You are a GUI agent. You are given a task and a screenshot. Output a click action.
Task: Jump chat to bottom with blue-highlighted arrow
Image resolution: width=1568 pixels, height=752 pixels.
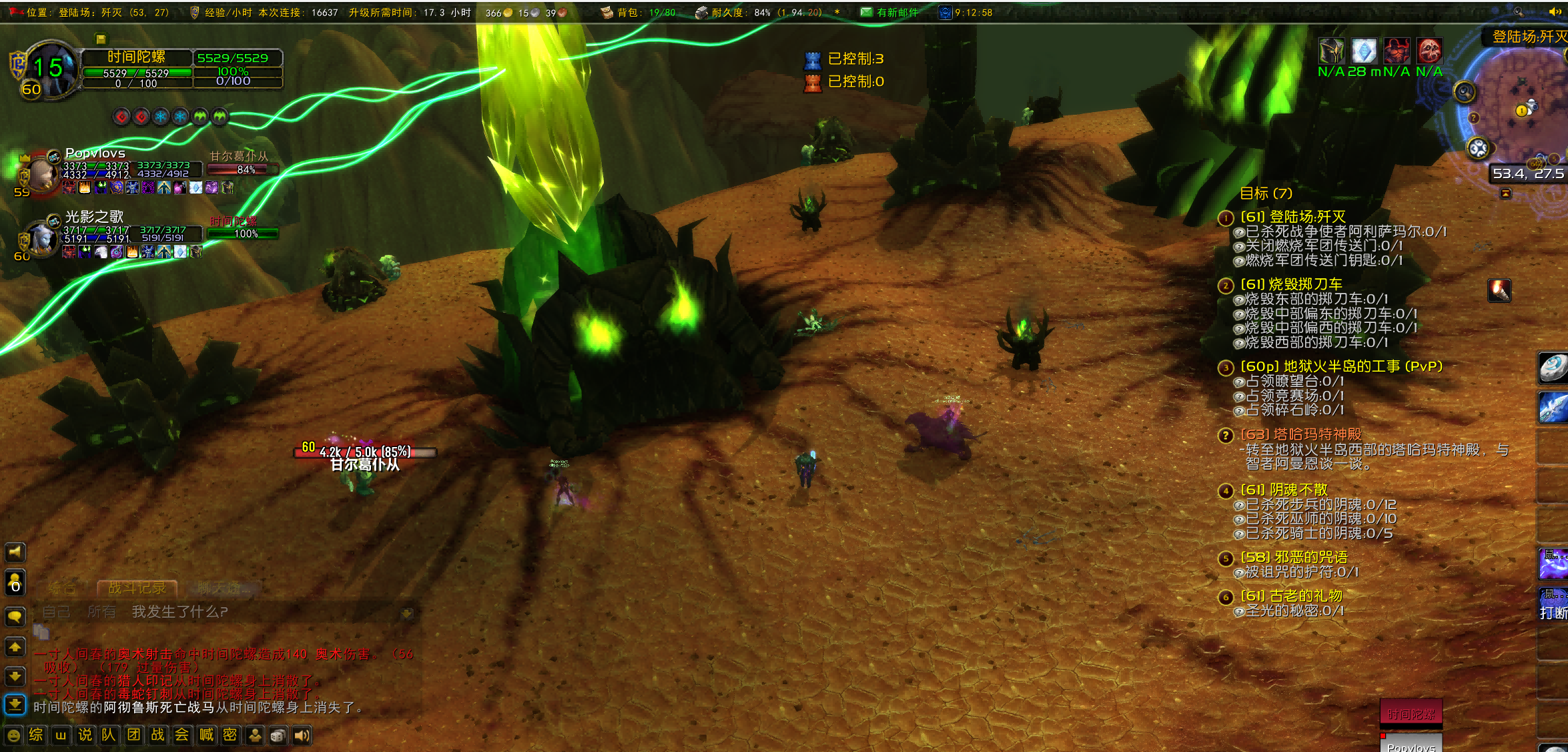click(x=15, y=705)
